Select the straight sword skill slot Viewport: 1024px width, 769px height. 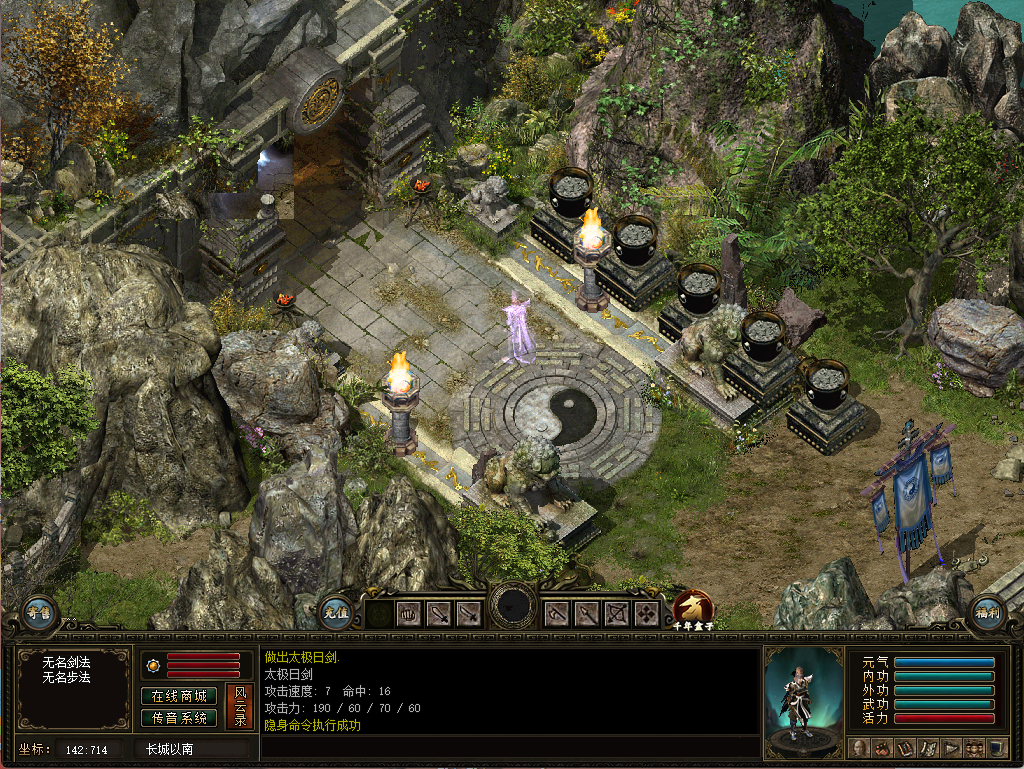pos(439,613)
